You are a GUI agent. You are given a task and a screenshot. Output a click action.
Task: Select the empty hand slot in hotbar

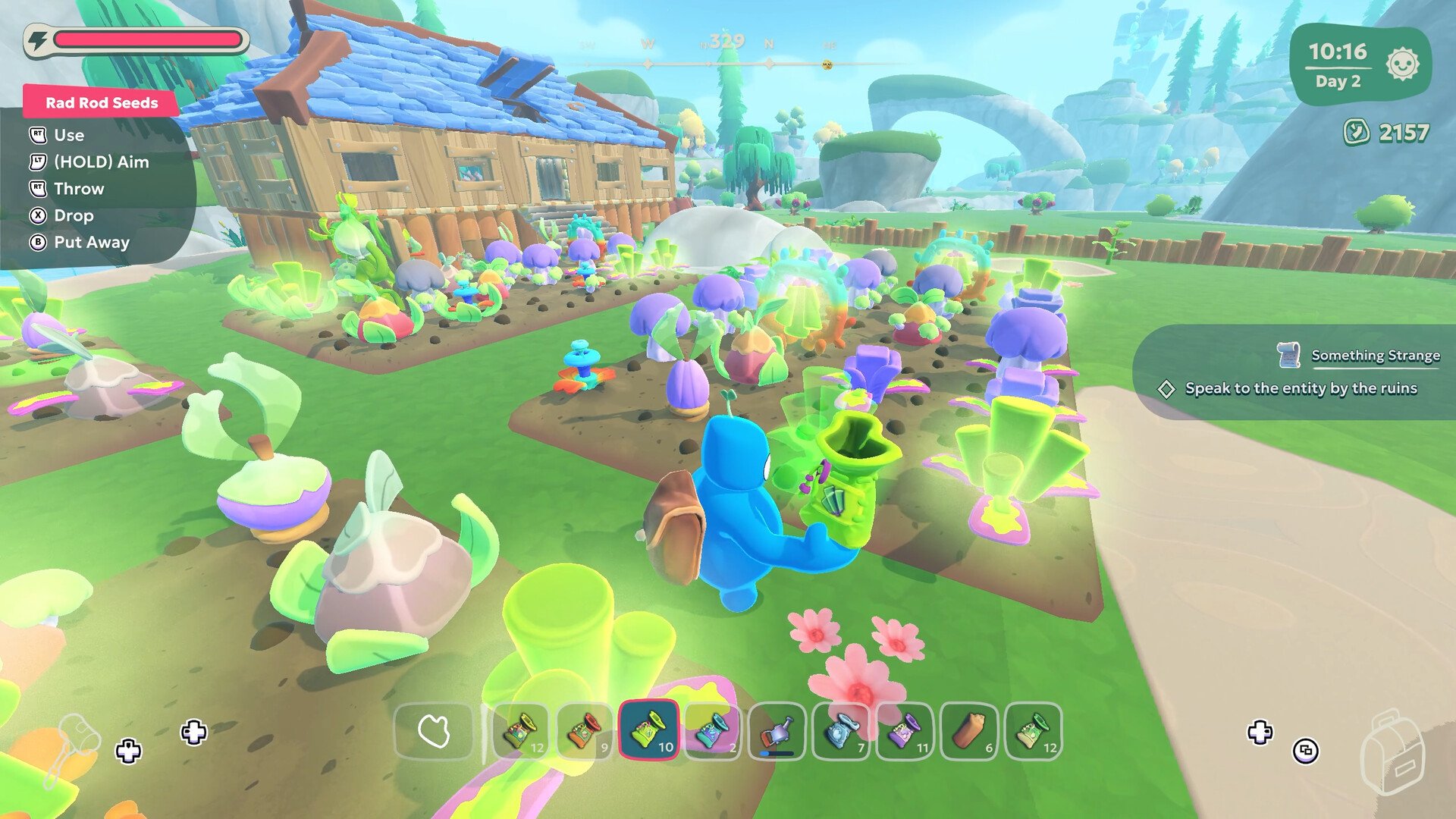434,732
